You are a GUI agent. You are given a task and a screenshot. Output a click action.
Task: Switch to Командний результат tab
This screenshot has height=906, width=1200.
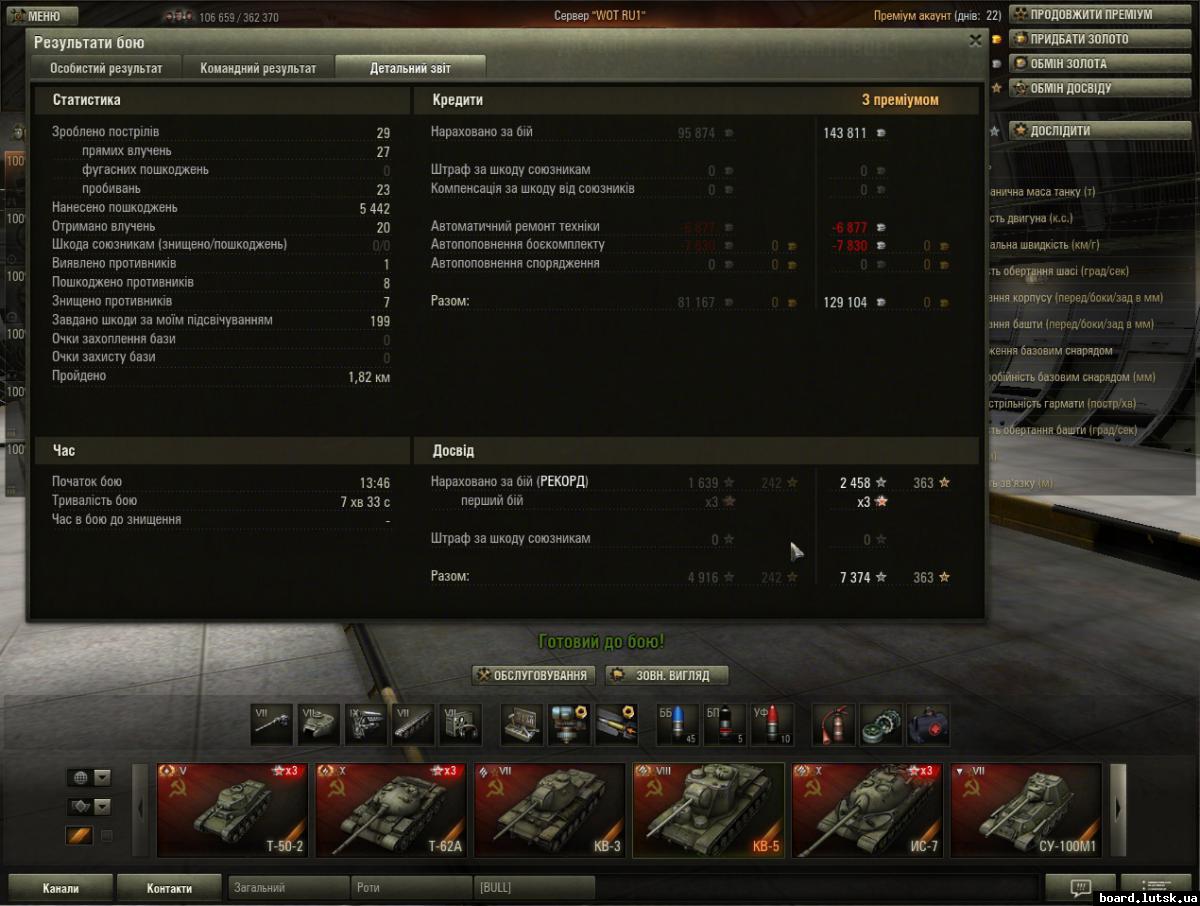258,68
